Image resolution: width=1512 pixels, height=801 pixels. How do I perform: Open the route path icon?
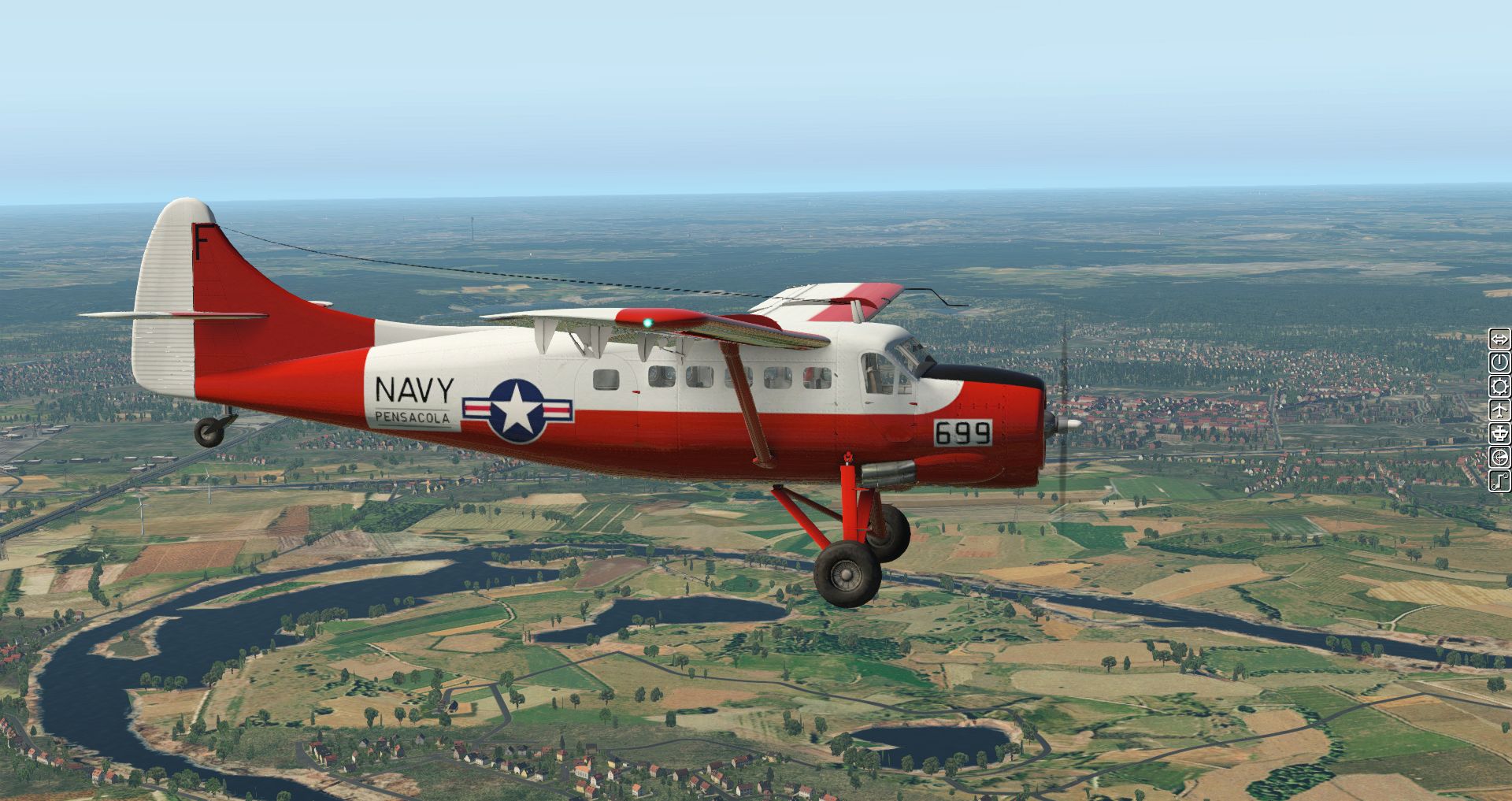[x=1499, y=480]
